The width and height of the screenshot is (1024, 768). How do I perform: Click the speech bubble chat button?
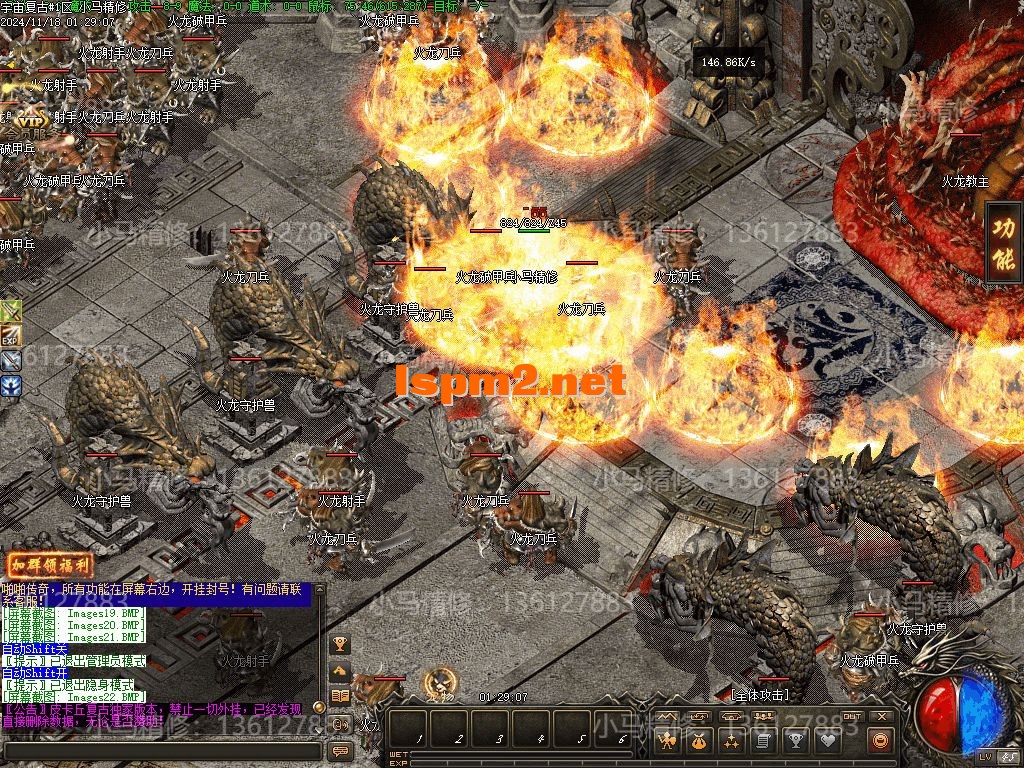point(340,750)
